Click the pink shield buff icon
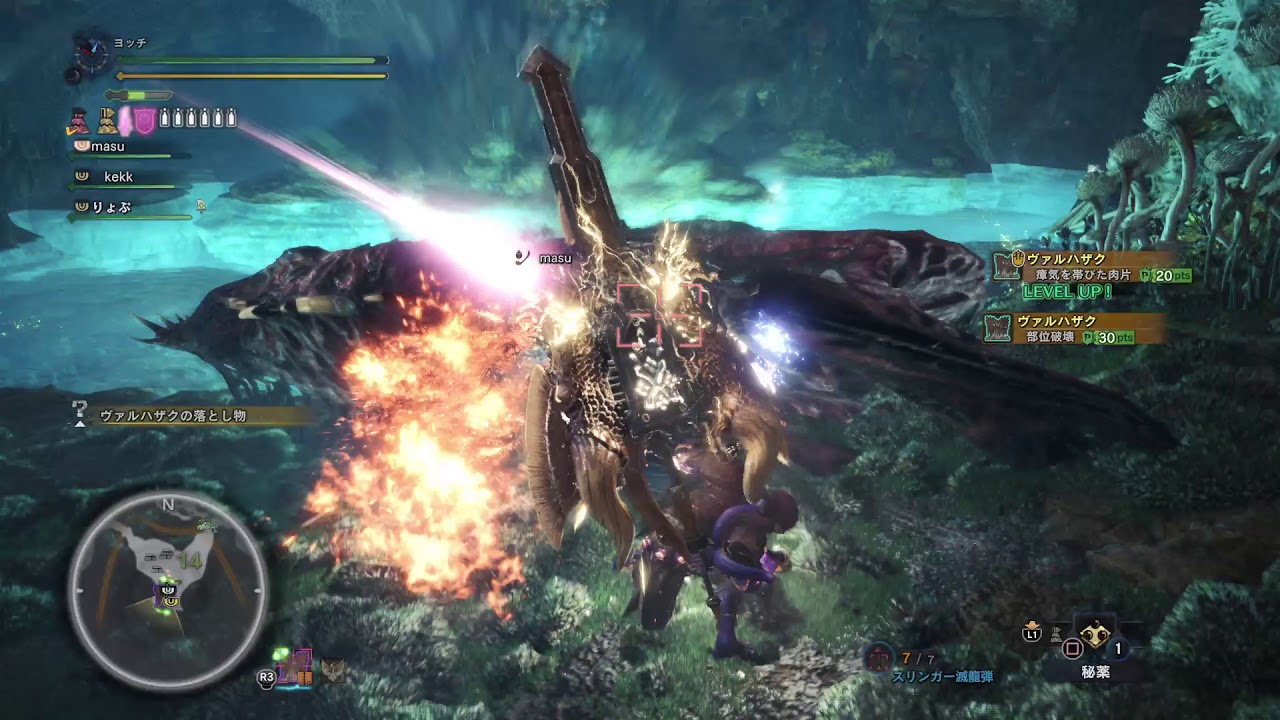The height and width of the screenshot is (720, 1280). coord(145,120)
